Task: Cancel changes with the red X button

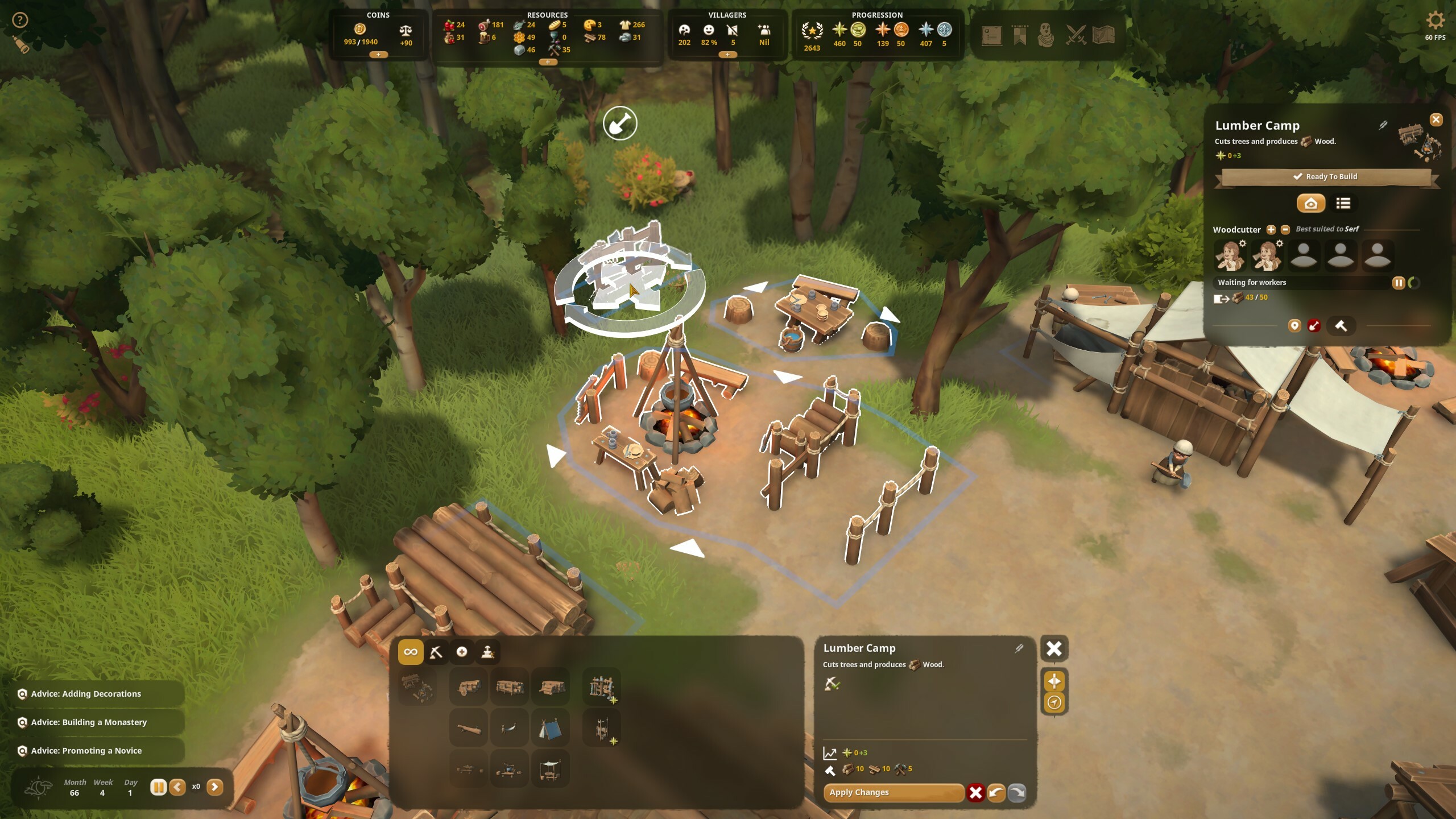Action: 975,792
